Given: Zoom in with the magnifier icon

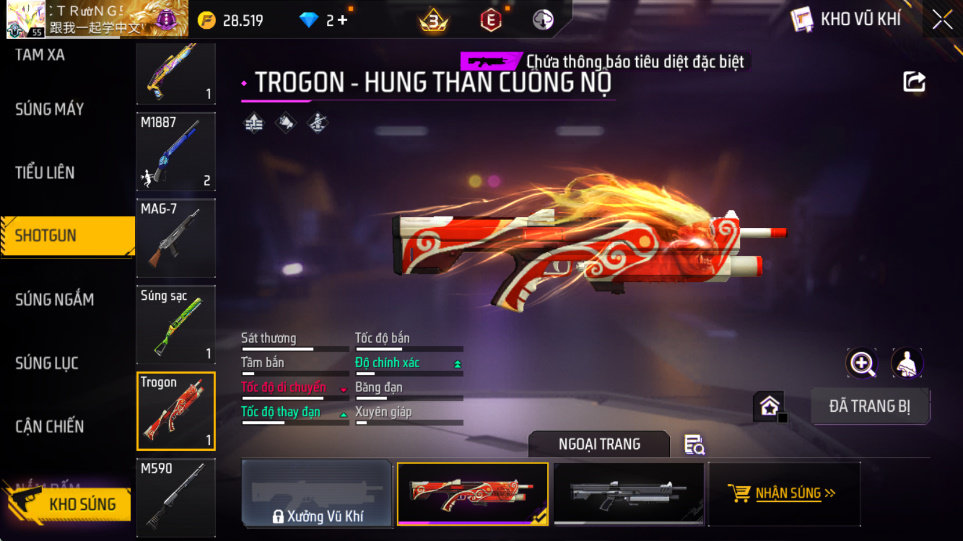Looking at the screenshot, I should (x=862, y=363).
